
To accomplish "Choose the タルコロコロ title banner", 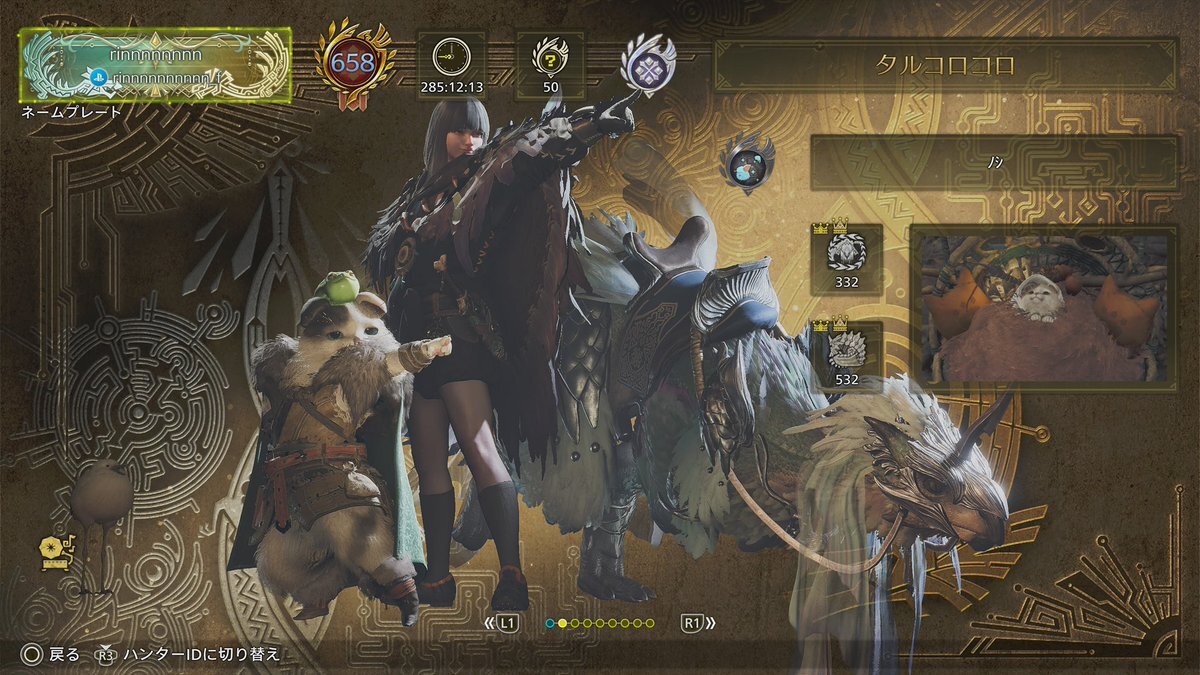I will pos(944,66).
